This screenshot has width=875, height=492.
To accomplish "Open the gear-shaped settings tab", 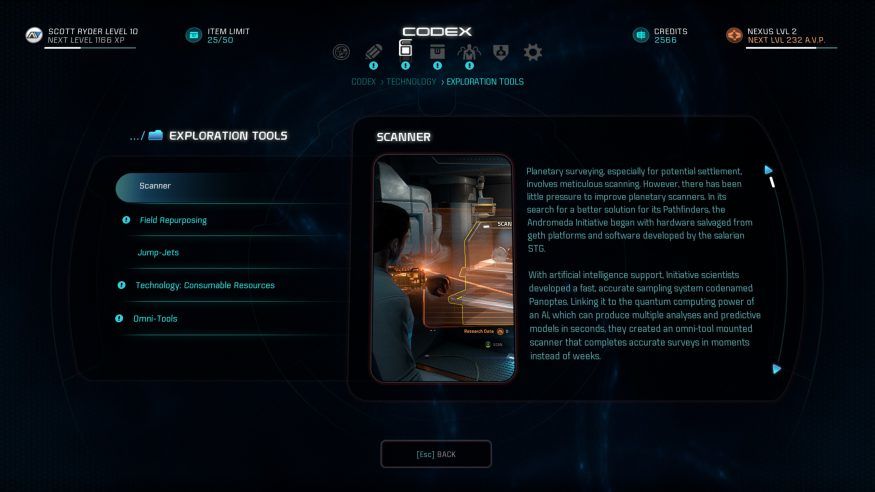I will click(x=533, y=52).
